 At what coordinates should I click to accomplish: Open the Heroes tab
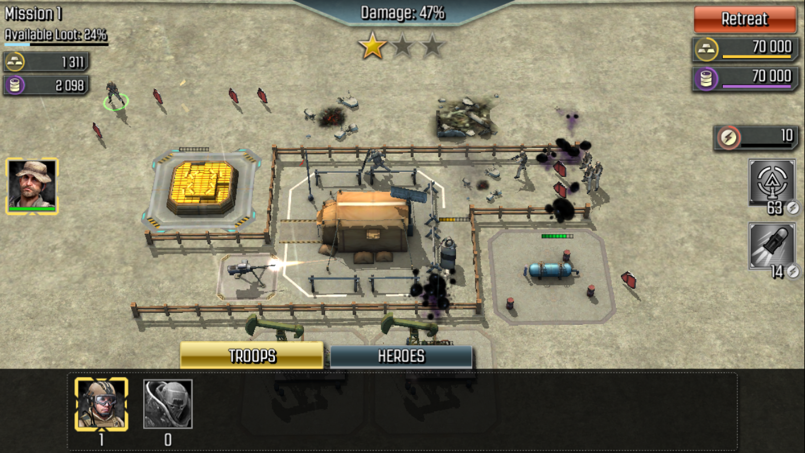pos(401,356)
